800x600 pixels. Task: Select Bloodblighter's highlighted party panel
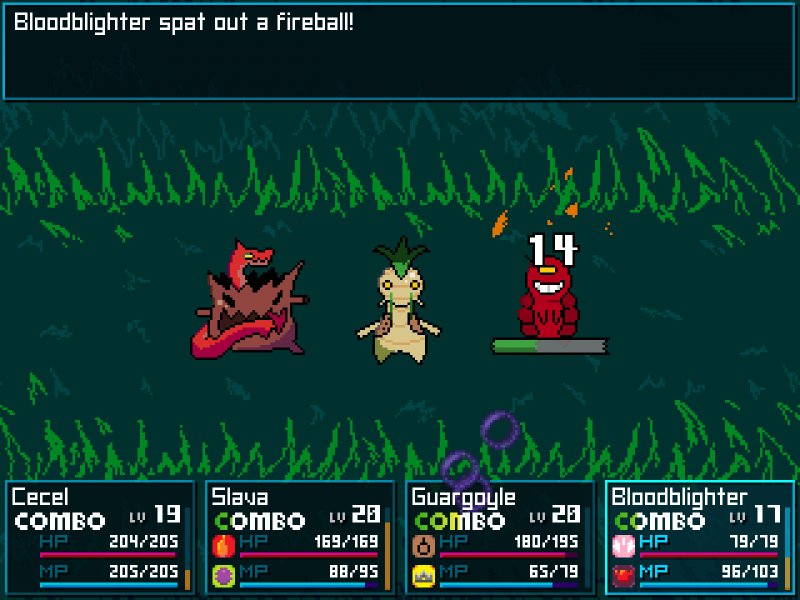700,537
